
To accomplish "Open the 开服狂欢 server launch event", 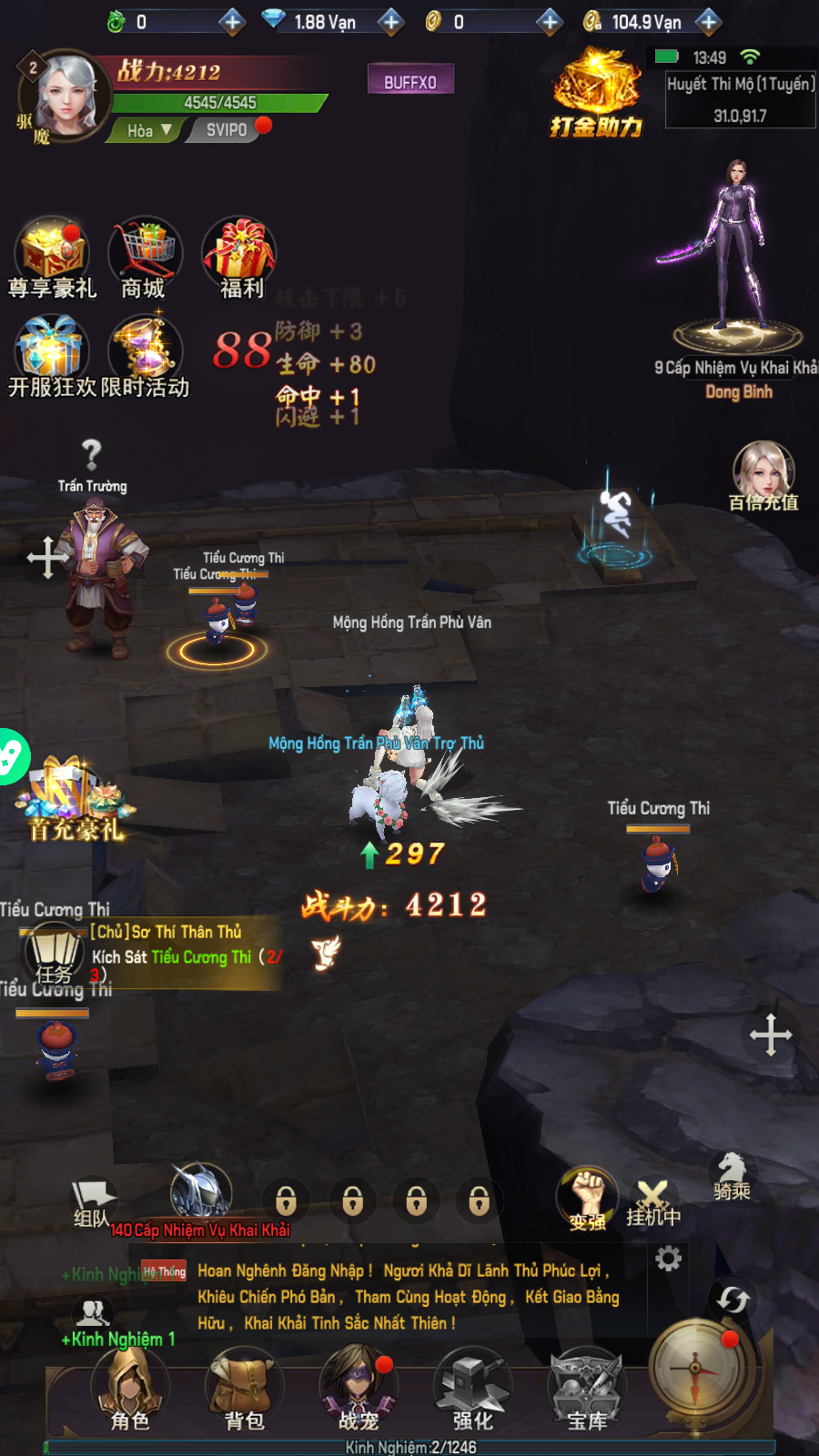I will coord(51,355).
